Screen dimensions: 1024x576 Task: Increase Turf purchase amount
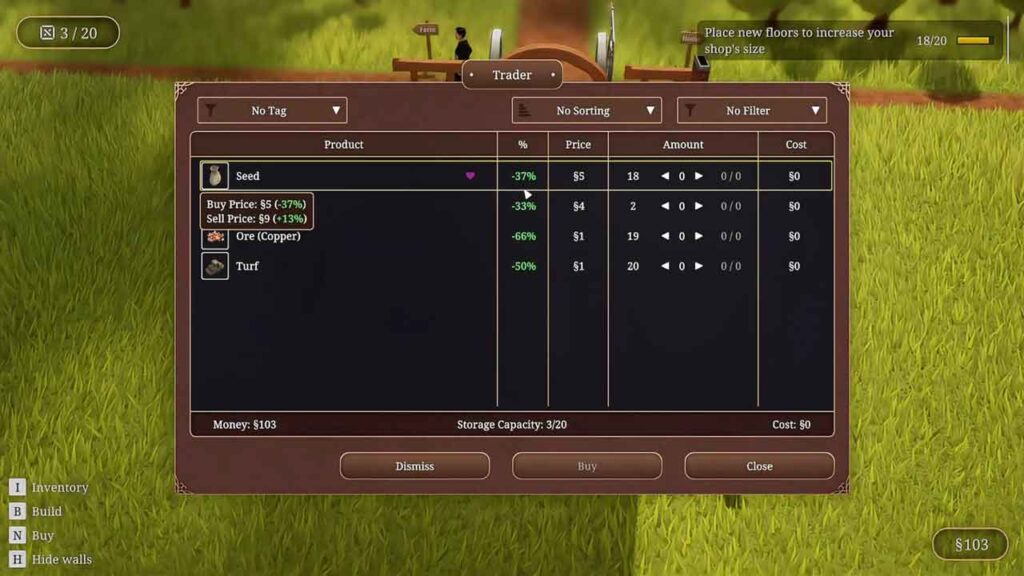699,266
